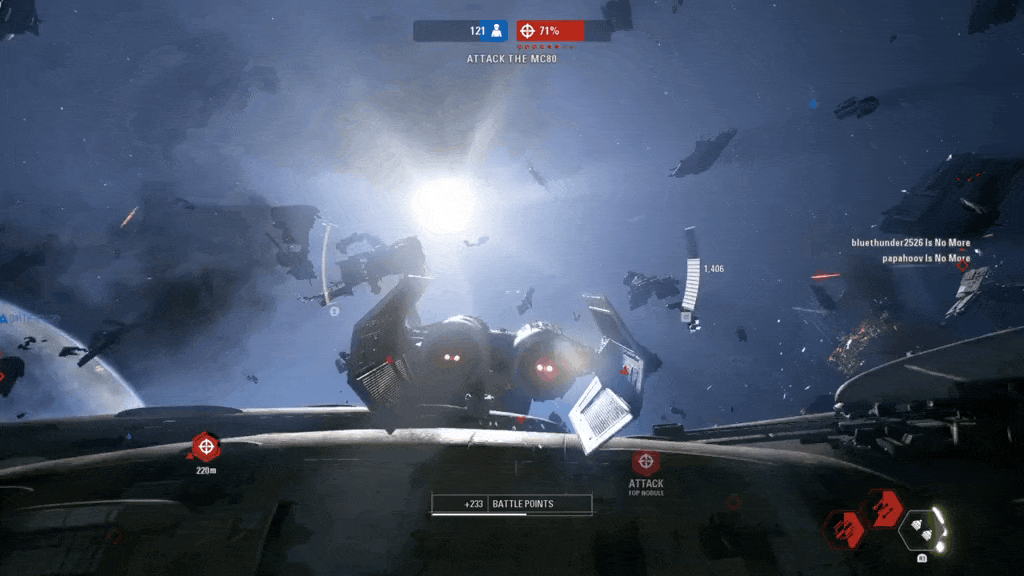
Task: Trigger the red twin-missile ability hexagon
Action: (884, 508)
